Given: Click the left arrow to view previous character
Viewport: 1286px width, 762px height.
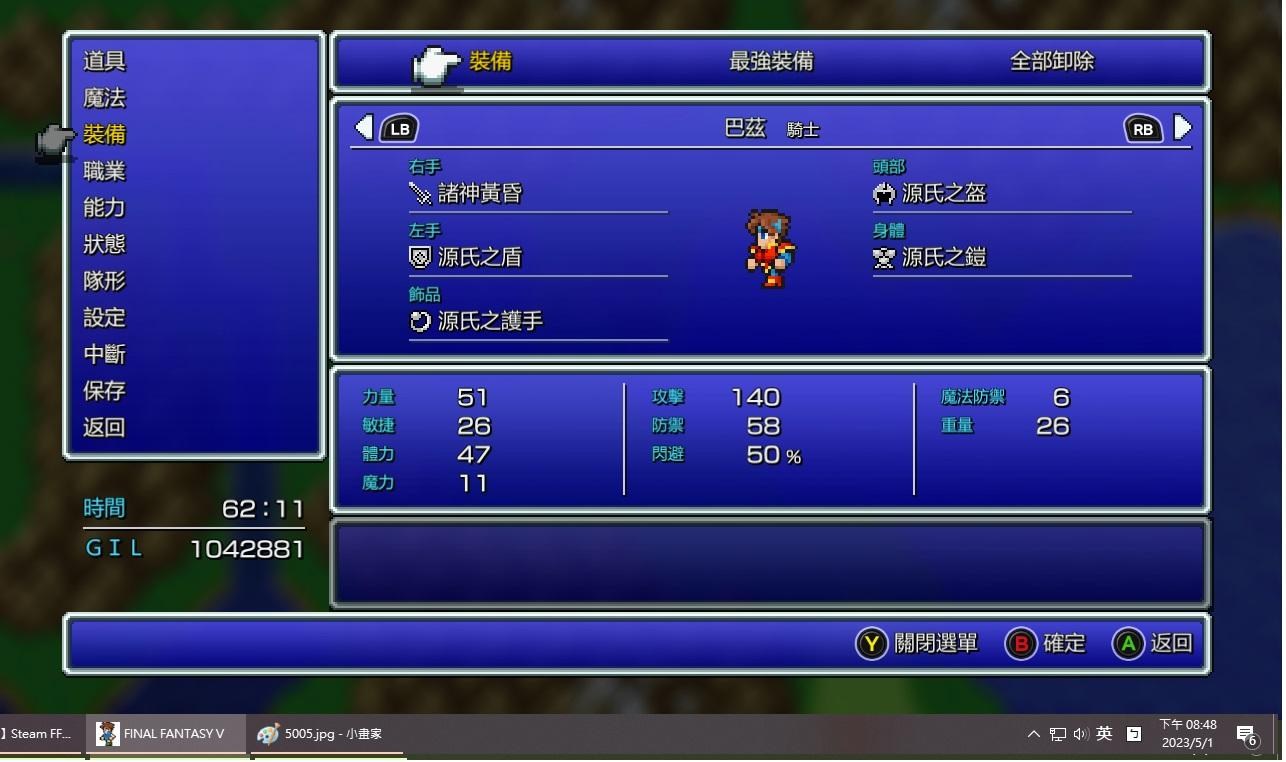Looking at the screenshot, I should (x=364, y=128).
